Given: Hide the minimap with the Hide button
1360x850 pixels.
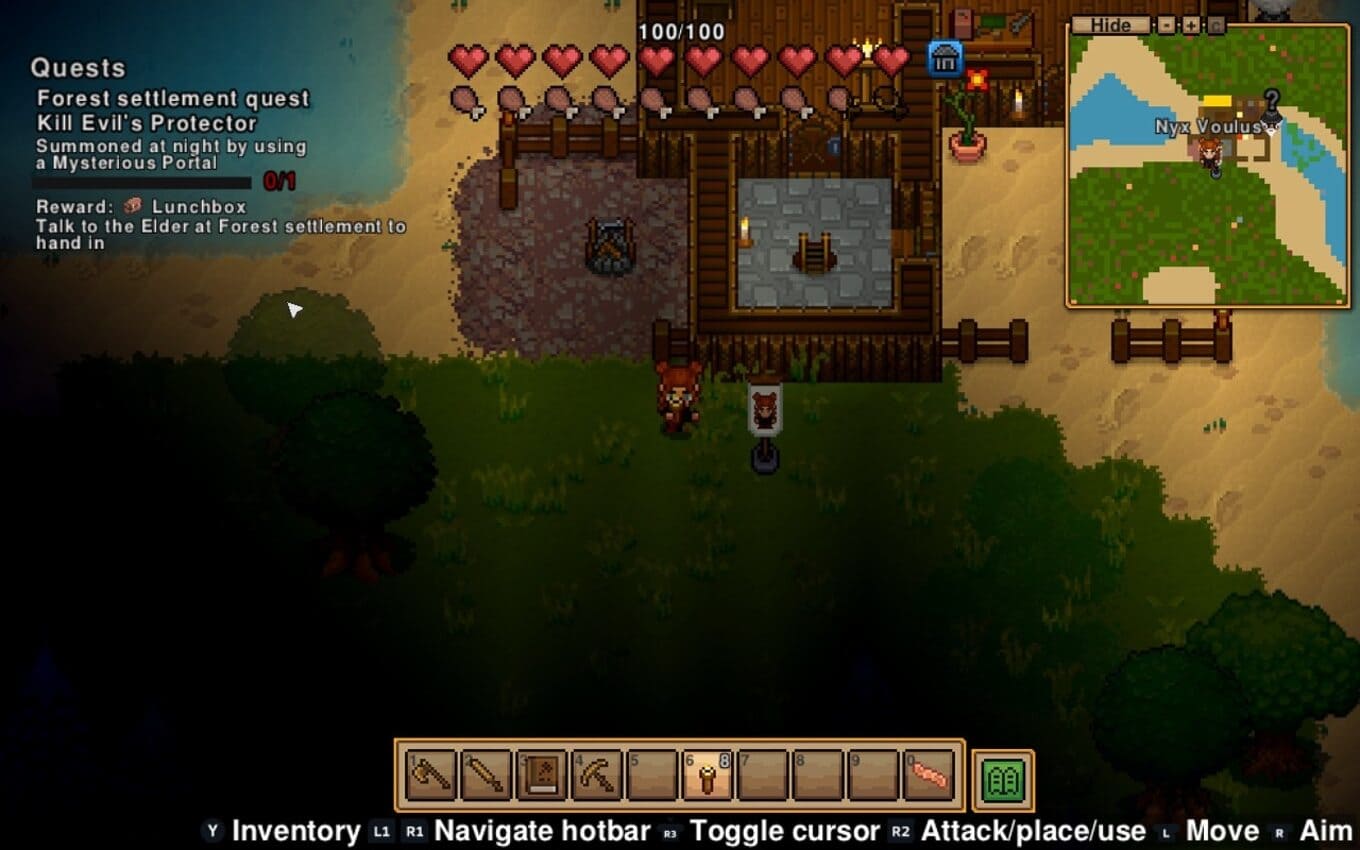Looking at the screenshot, I should tap(1110, 25).
